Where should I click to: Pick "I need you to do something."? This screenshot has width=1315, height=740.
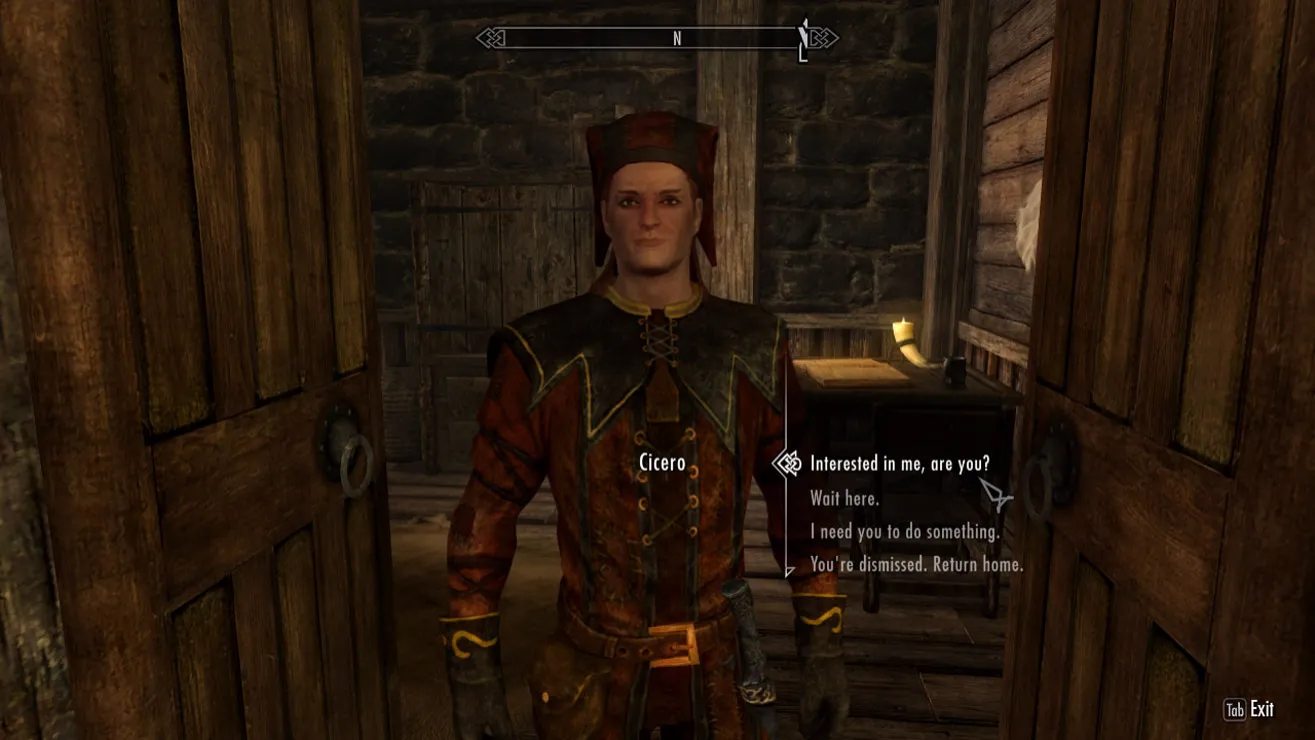[x=904, y=532]
